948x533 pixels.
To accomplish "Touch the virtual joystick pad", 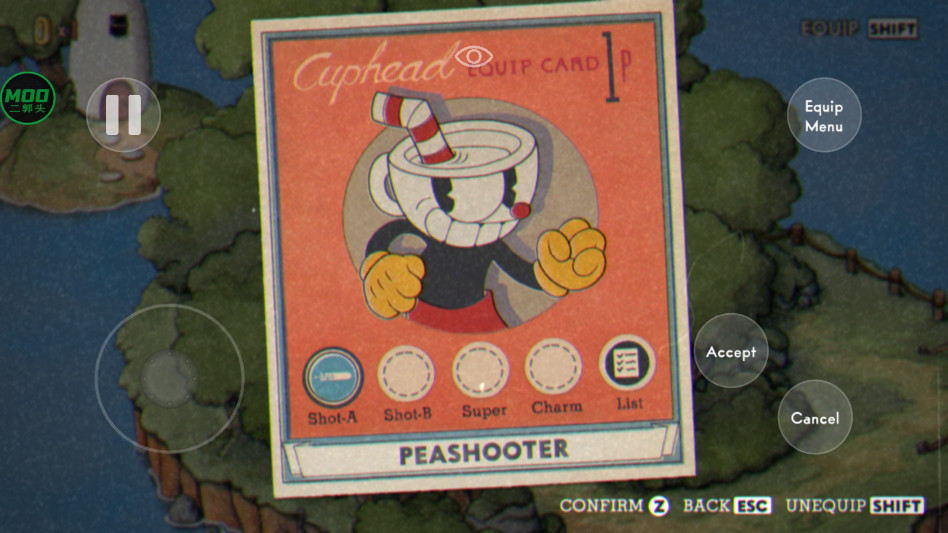I will [x=169, y=378].
